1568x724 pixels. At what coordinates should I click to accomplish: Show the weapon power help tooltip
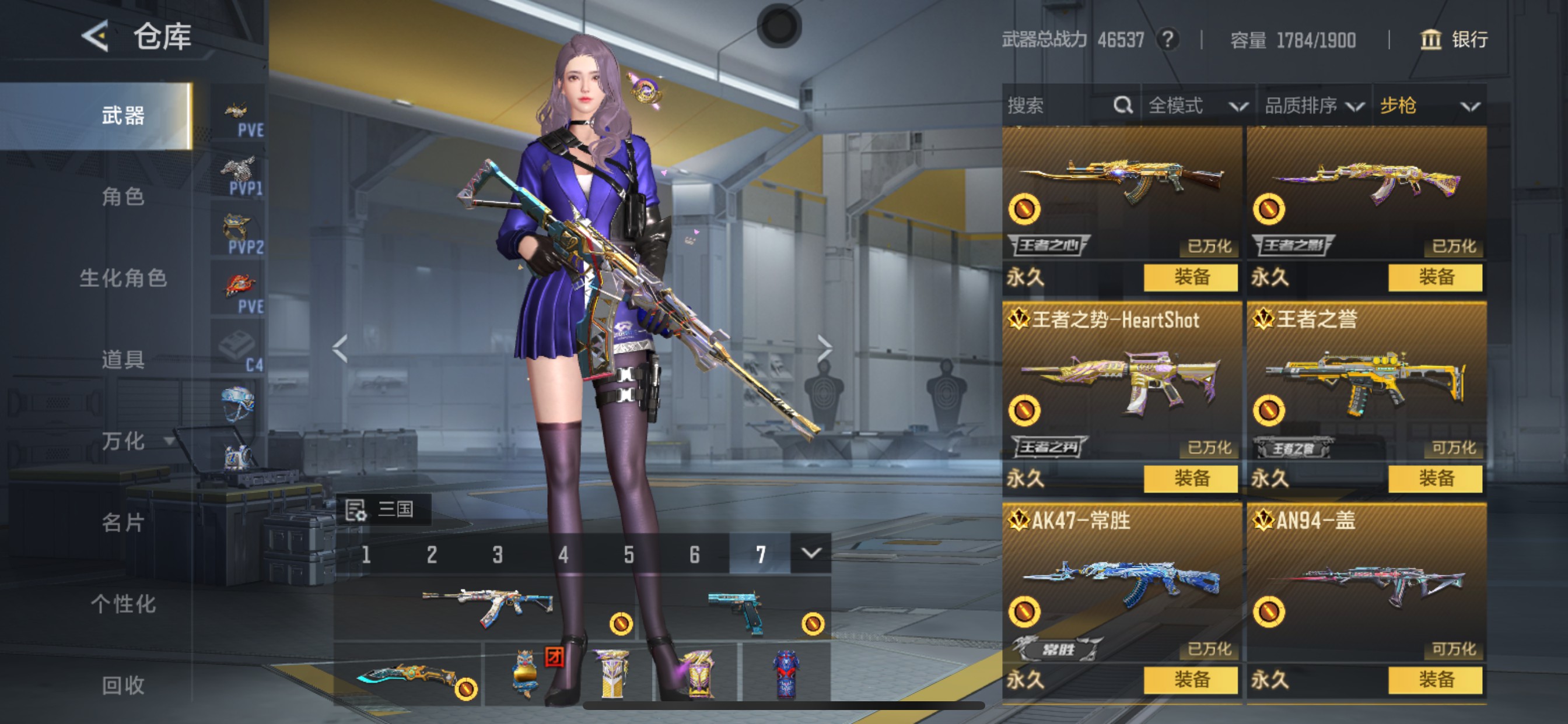pos(1167,40)
